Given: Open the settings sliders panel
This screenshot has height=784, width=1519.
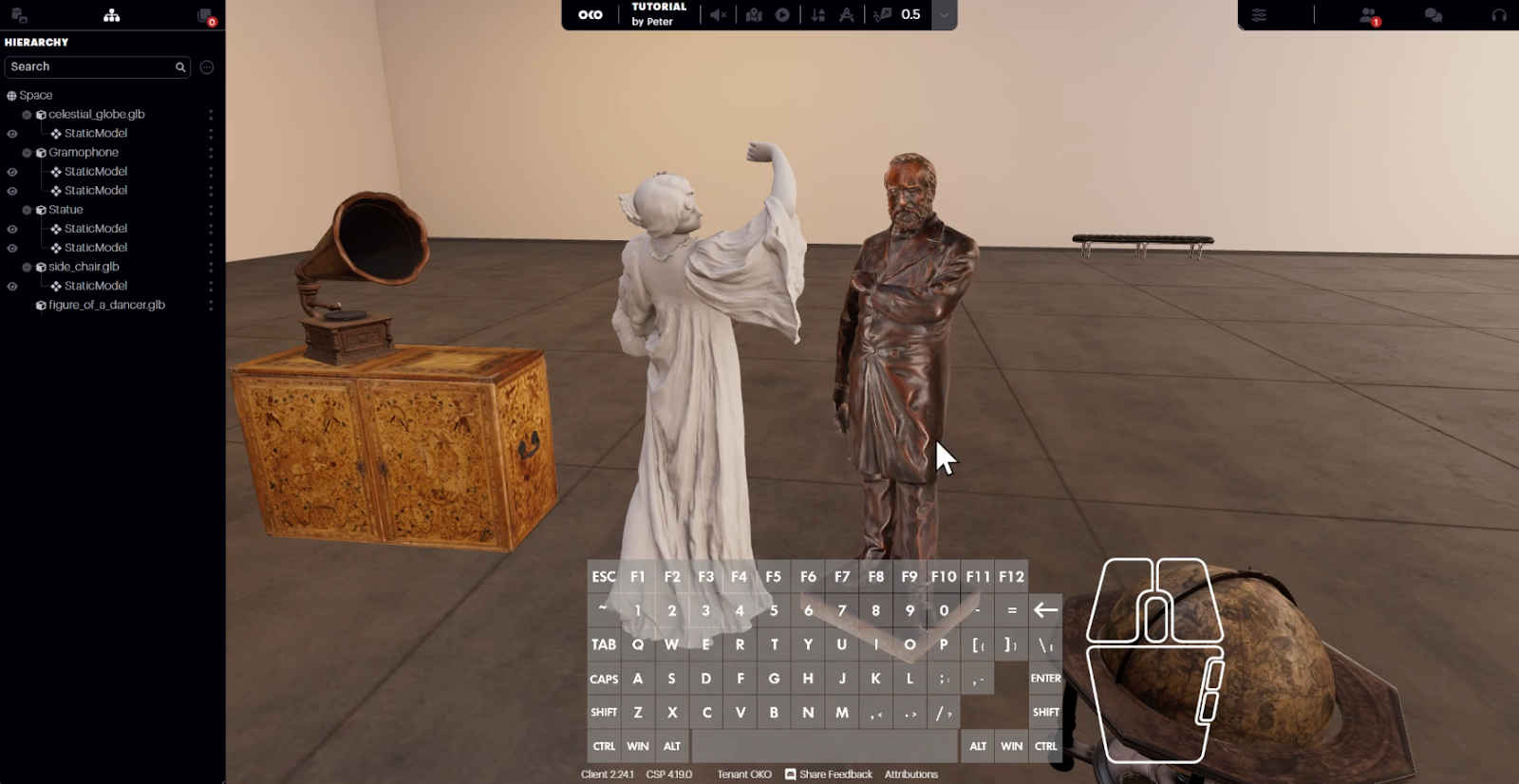Looking at the screenshot, I should click(1259, 15).
